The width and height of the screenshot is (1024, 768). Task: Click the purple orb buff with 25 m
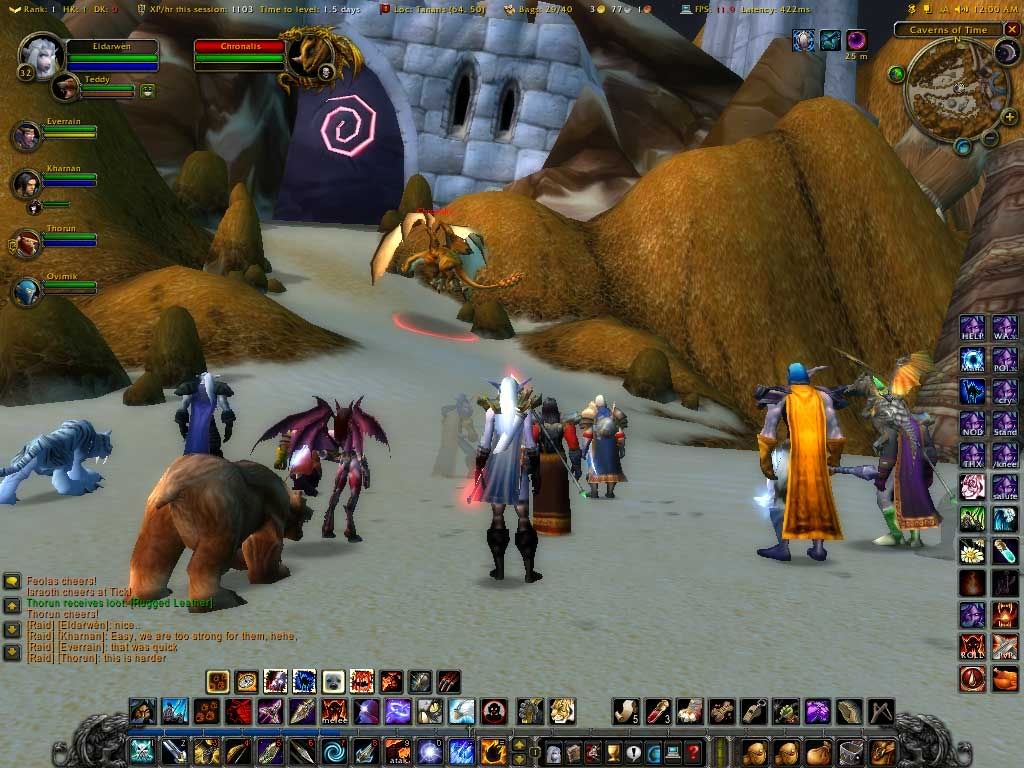[857, 40]
